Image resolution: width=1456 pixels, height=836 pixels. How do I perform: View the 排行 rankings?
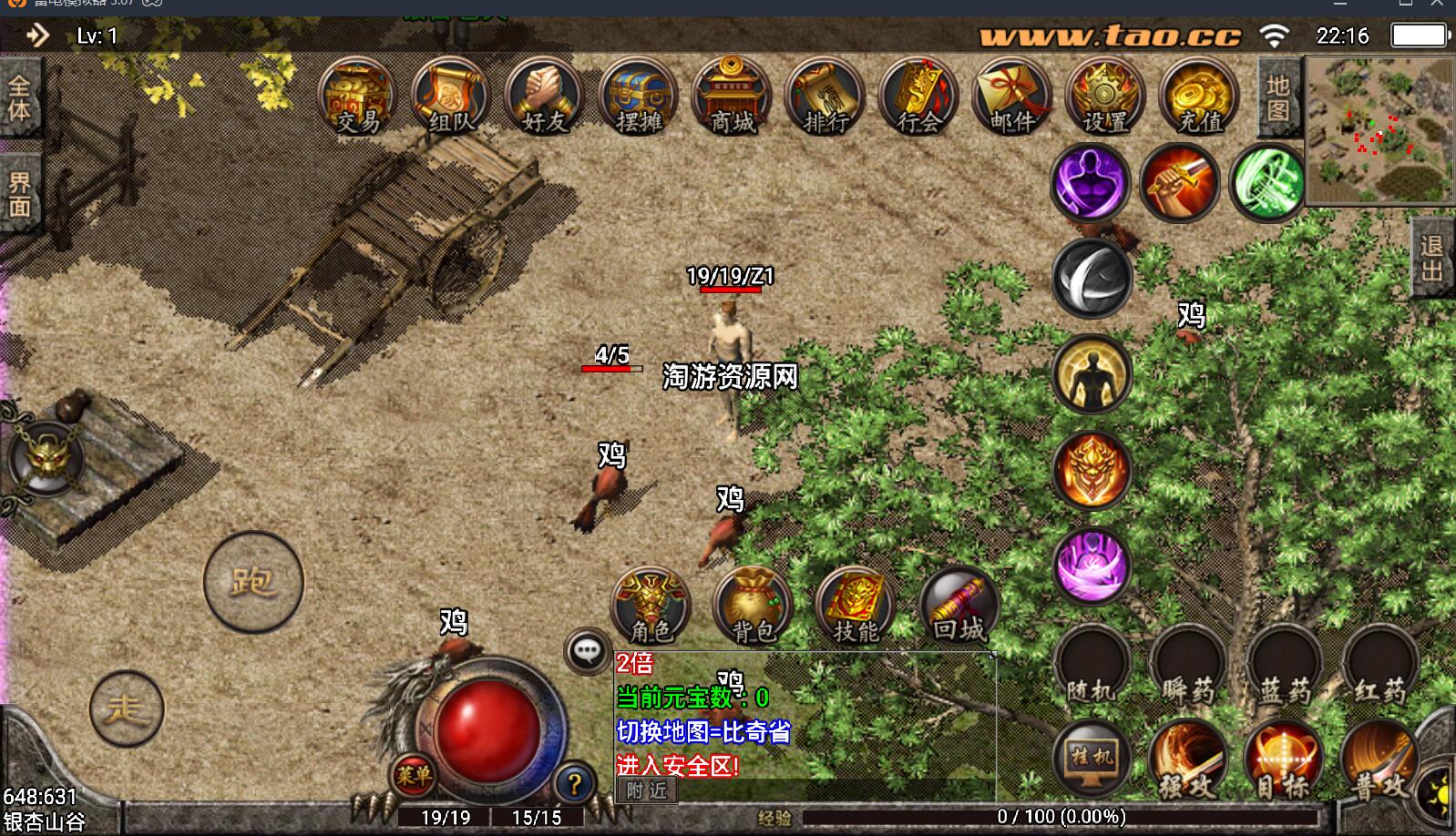pyautogui.click(x=825, y=97)
